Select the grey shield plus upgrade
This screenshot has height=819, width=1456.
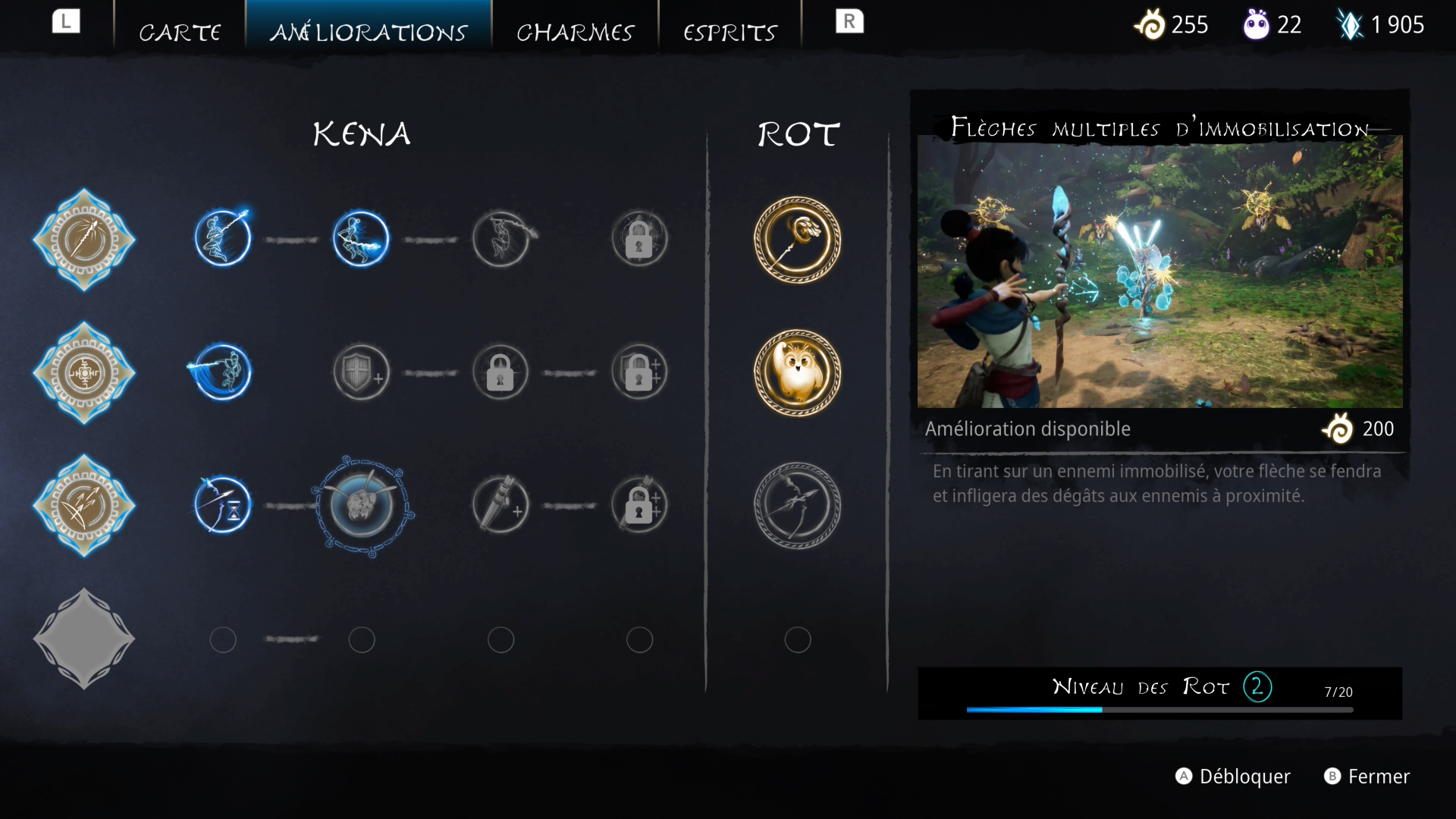pos(362,373)
